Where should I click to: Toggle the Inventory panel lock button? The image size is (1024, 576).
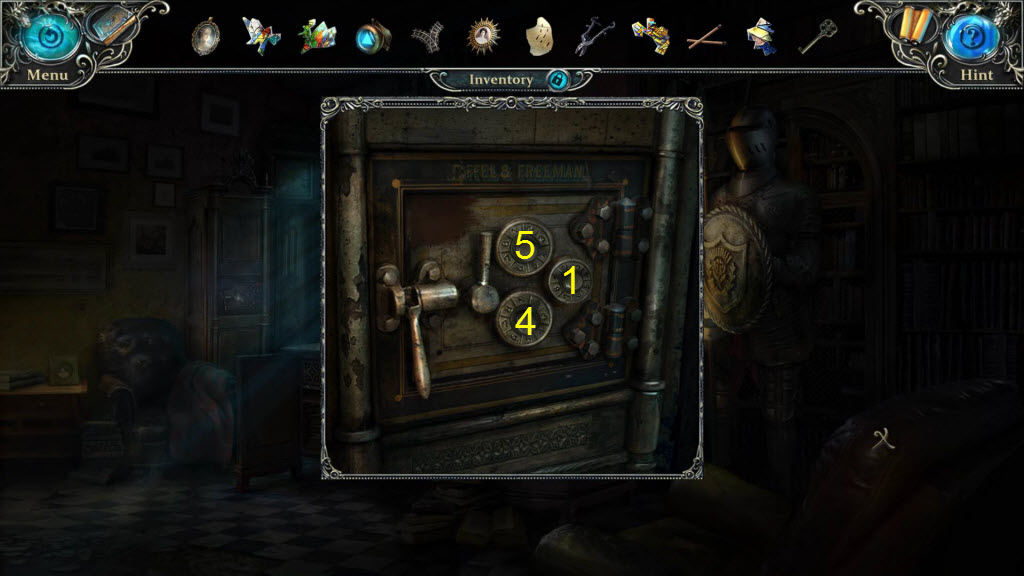coord(558,80)
